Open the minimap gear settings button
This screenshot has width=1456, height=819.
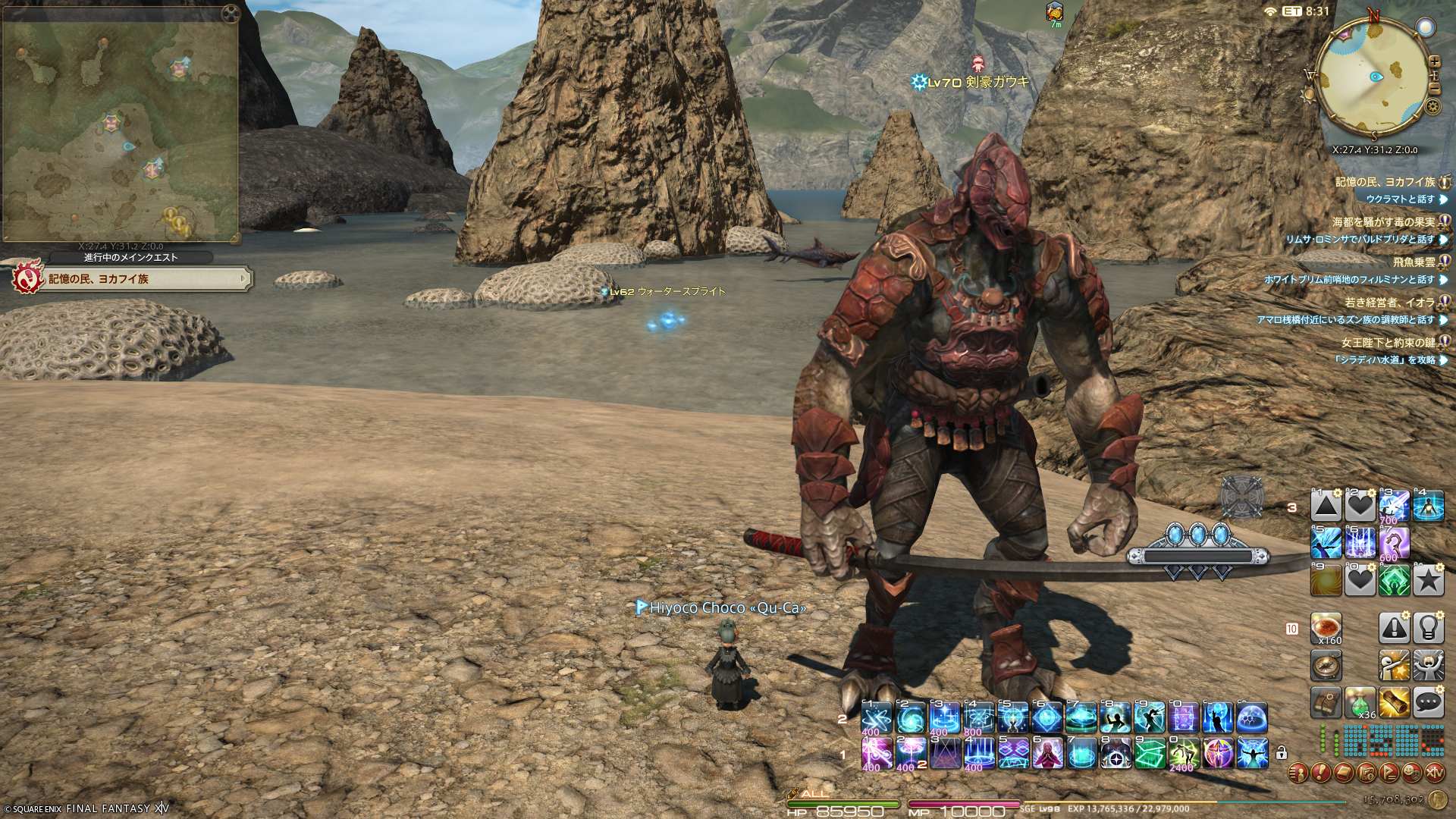click(1432, 107)
